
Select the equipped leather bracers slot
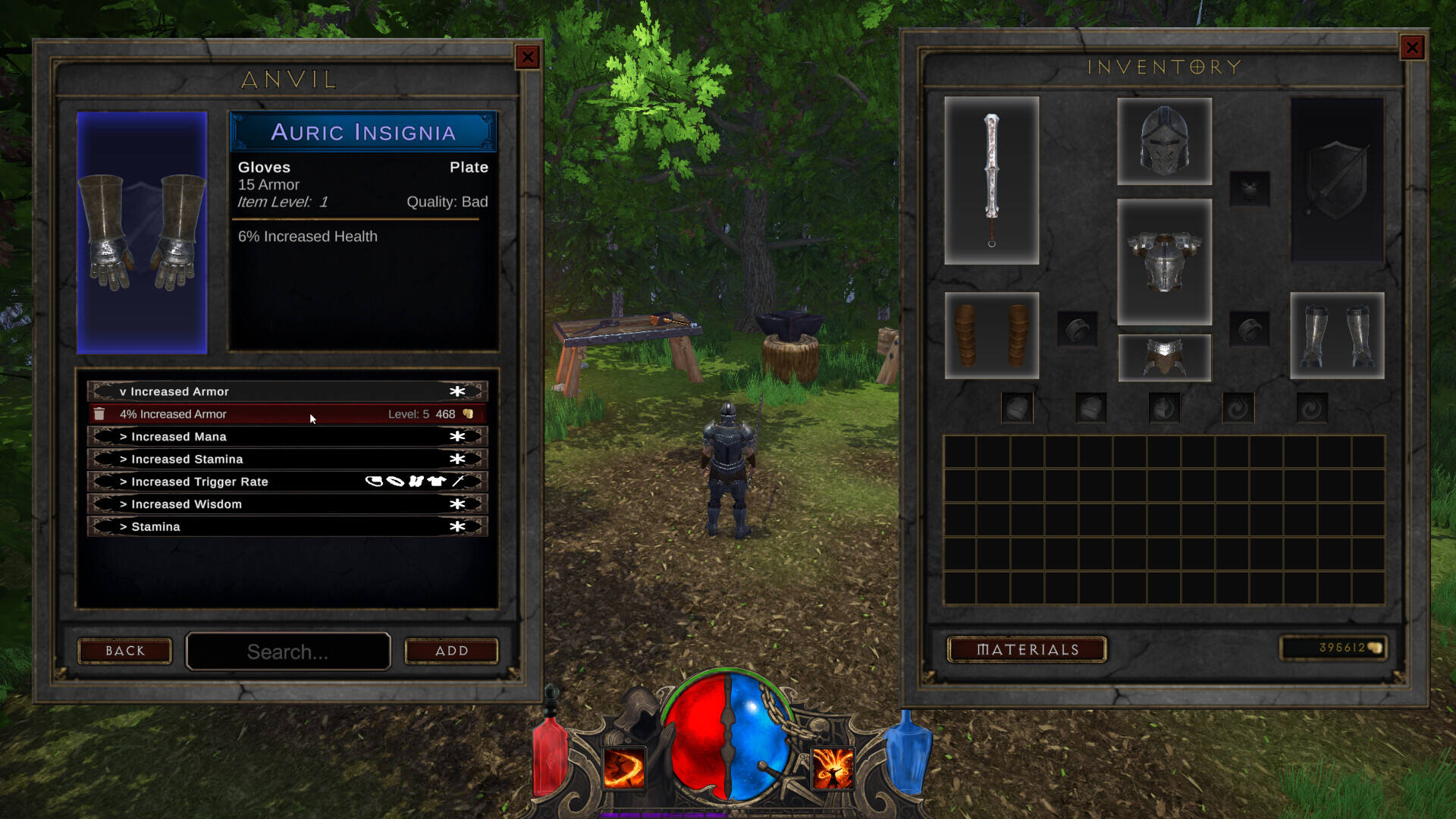991,335
